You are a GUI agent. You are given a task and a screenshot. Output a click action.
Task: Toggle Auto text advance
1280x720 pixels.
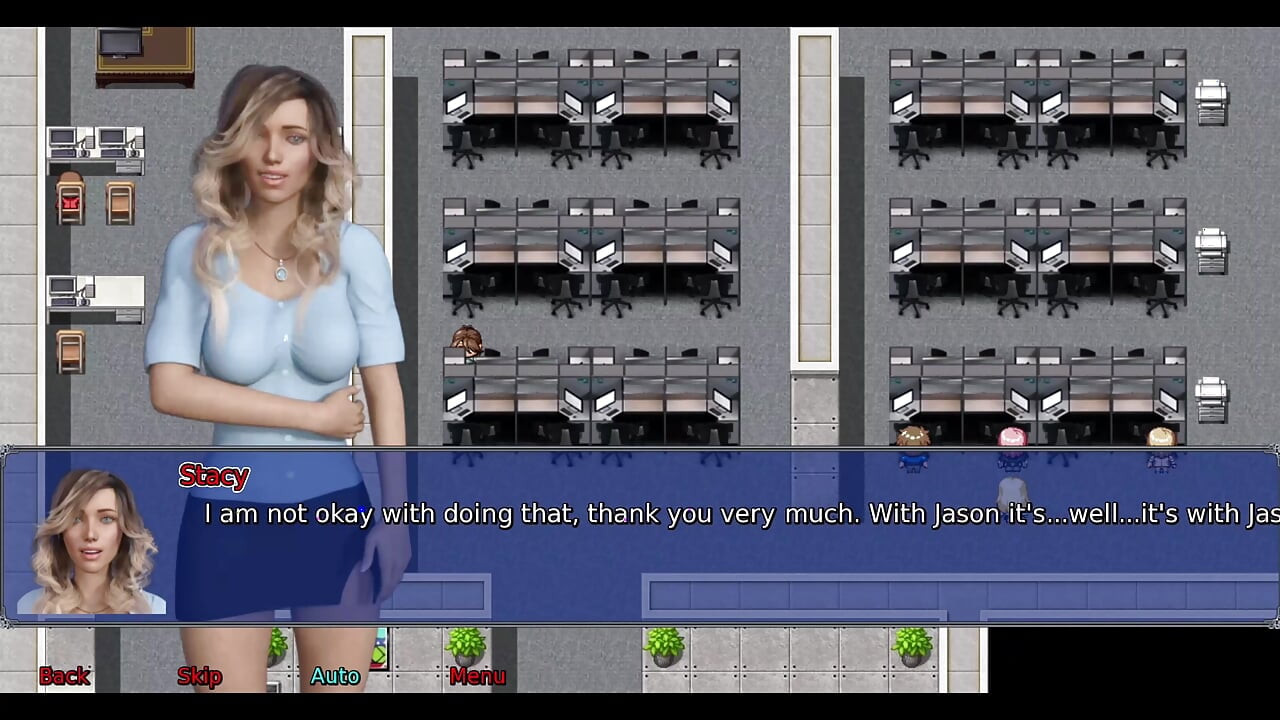coord(334,676)
